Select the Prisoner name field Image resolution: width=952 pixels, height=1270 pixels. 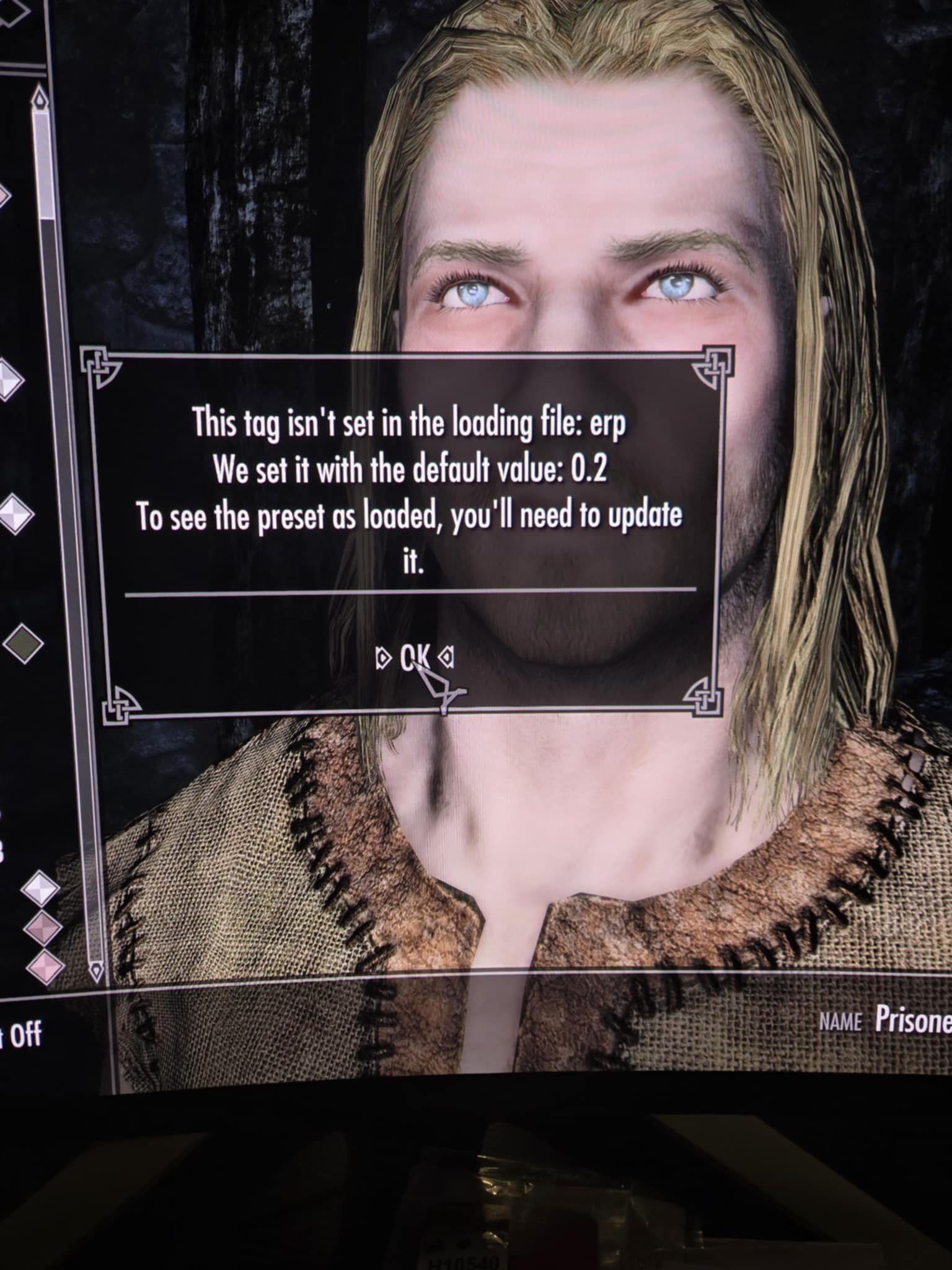coord(912,1019)
